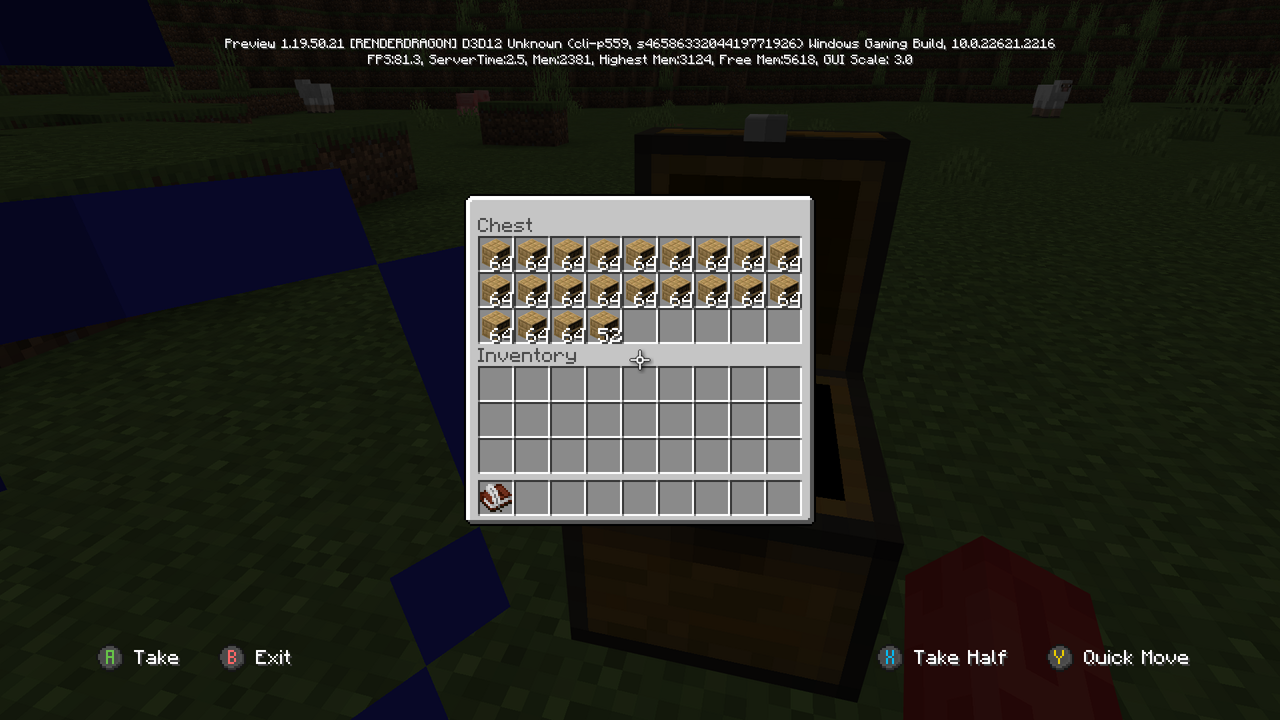Pick up the book in the hotbar
Screen dimensions: 1280x720
(x=495, y=497)
